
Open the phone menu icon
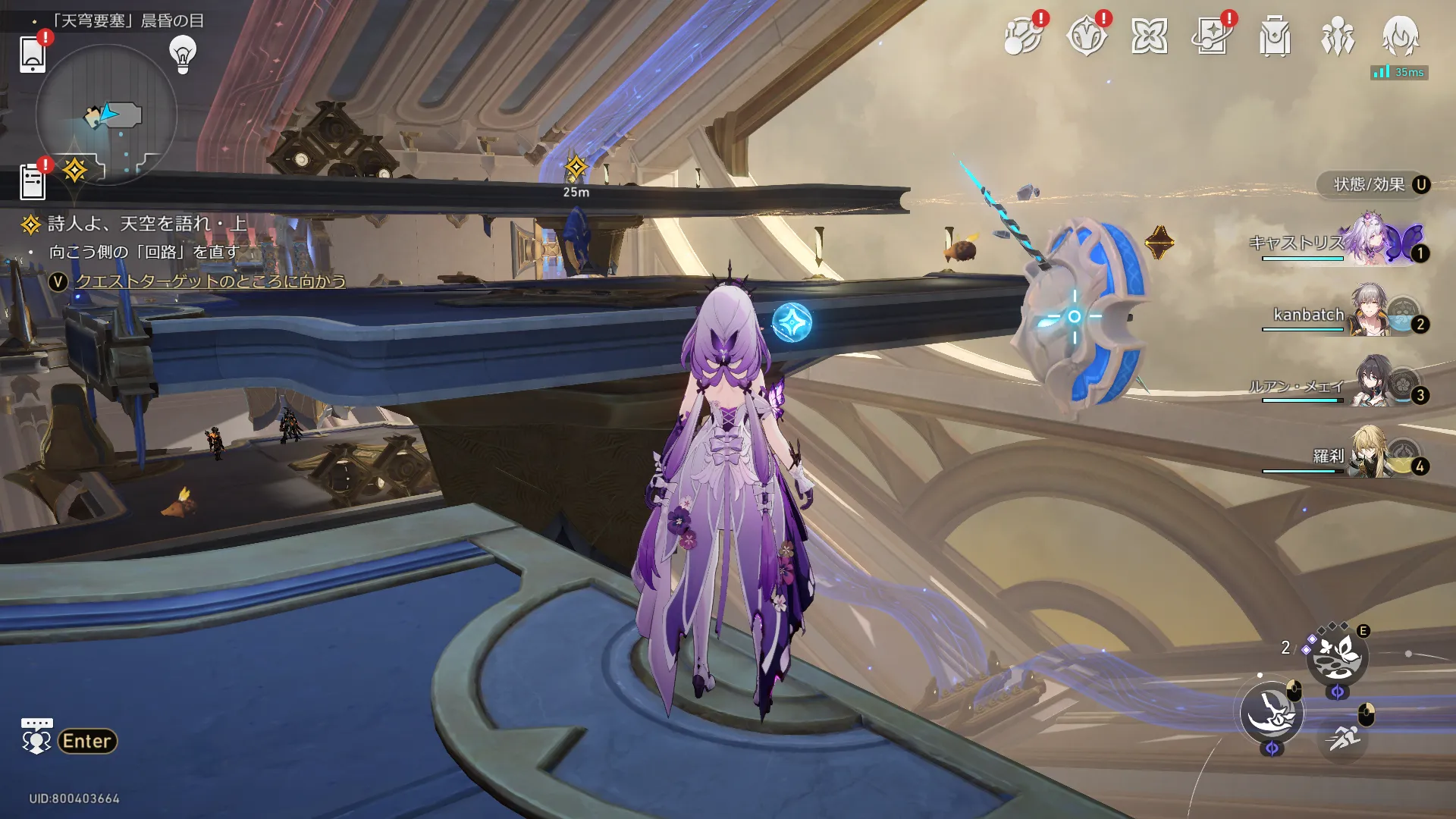(x=32, y=53)
